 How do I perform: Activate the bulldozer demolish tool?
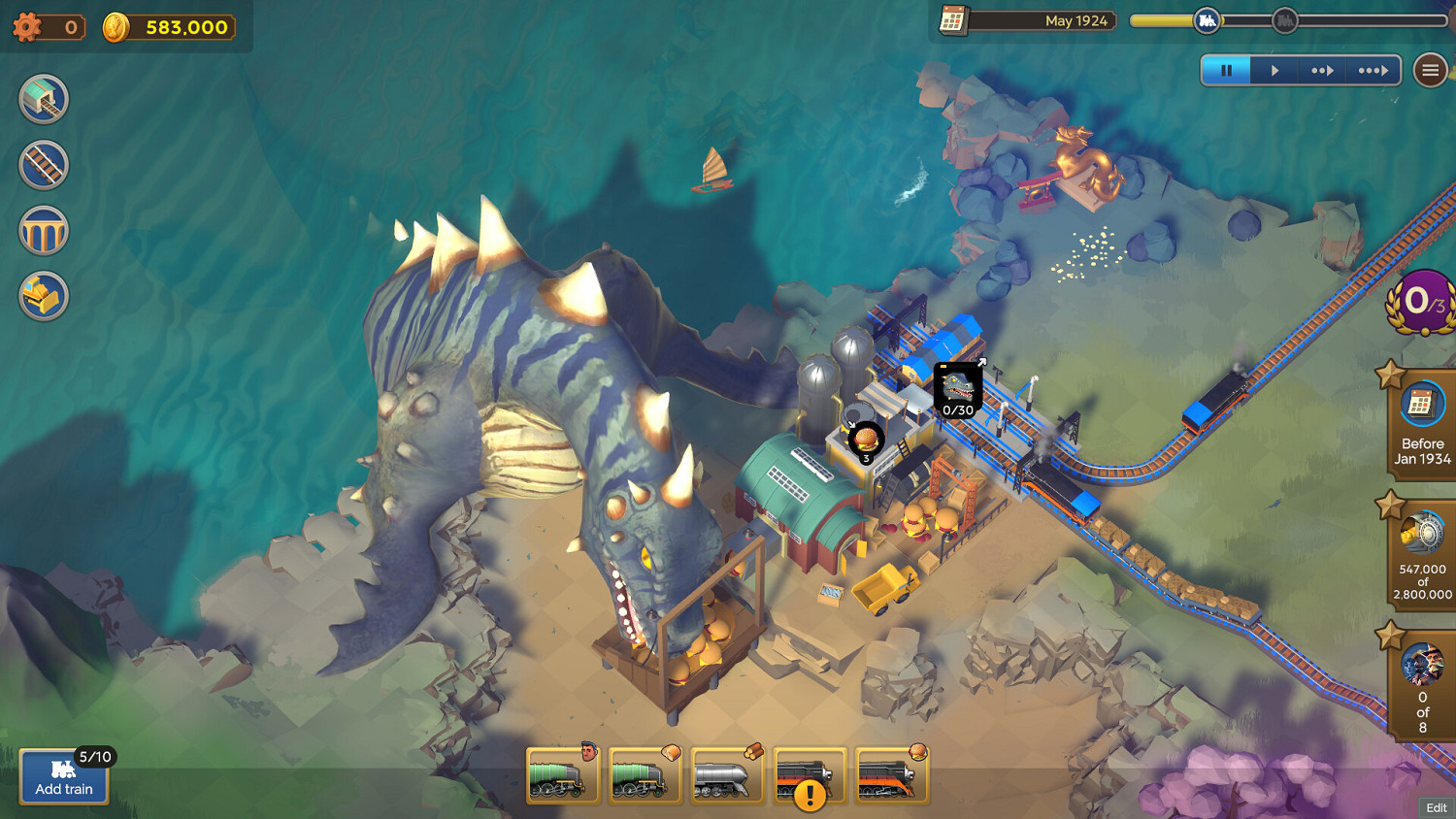[44, 297]
